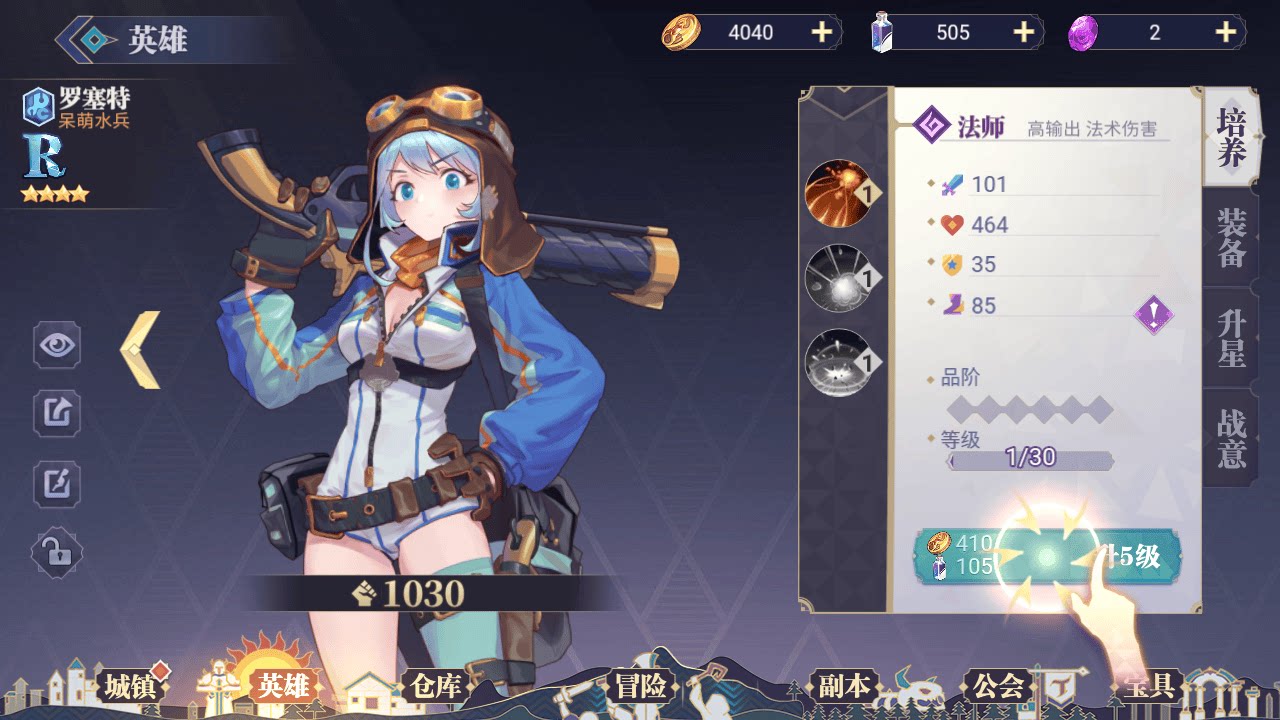Enter the 冒险 adventure menu
The height and width of the screenshot is (720, 1280).
pyautogui.click(x=640, y=686)
